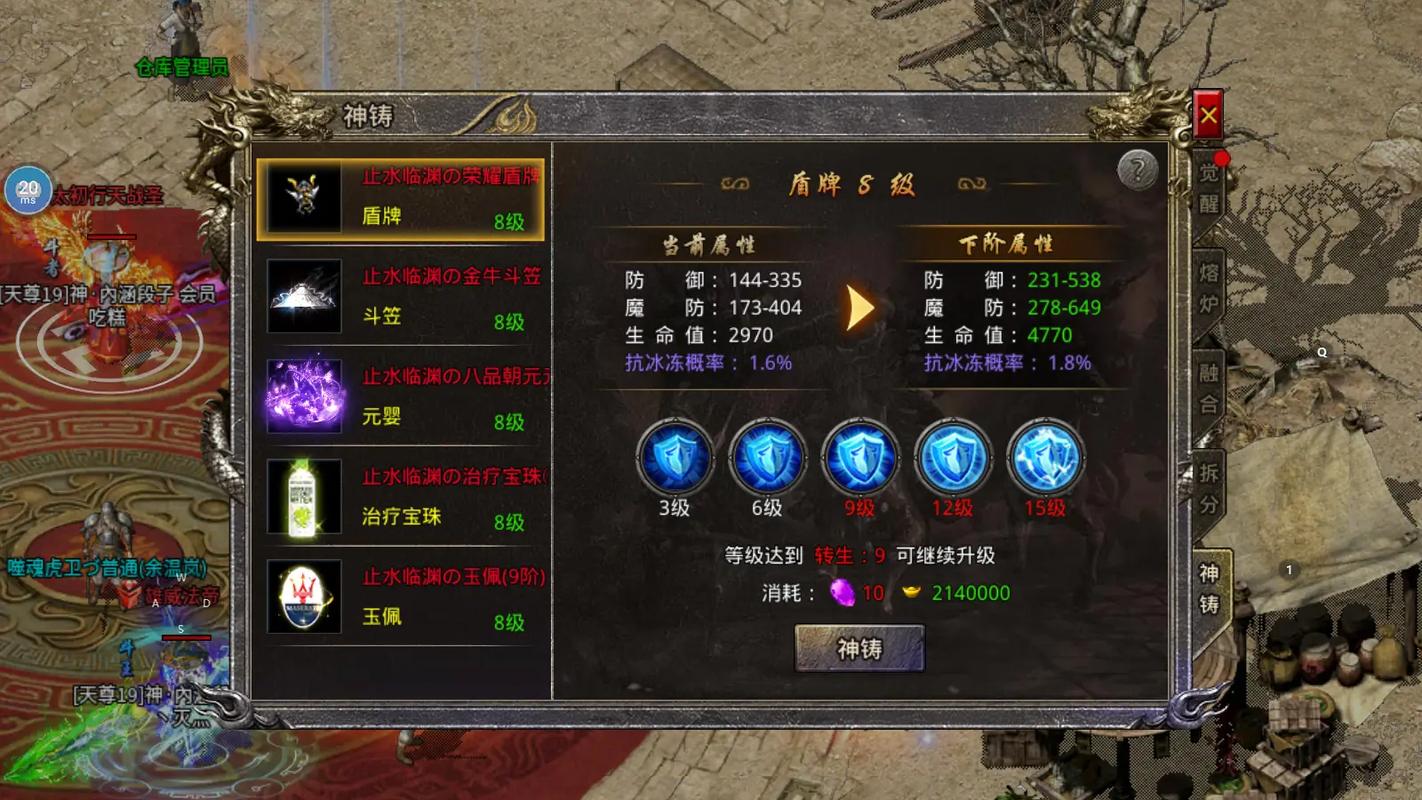Open help via the question mark icon
The image size is (1422, 800).
(x=1135, y=169)
